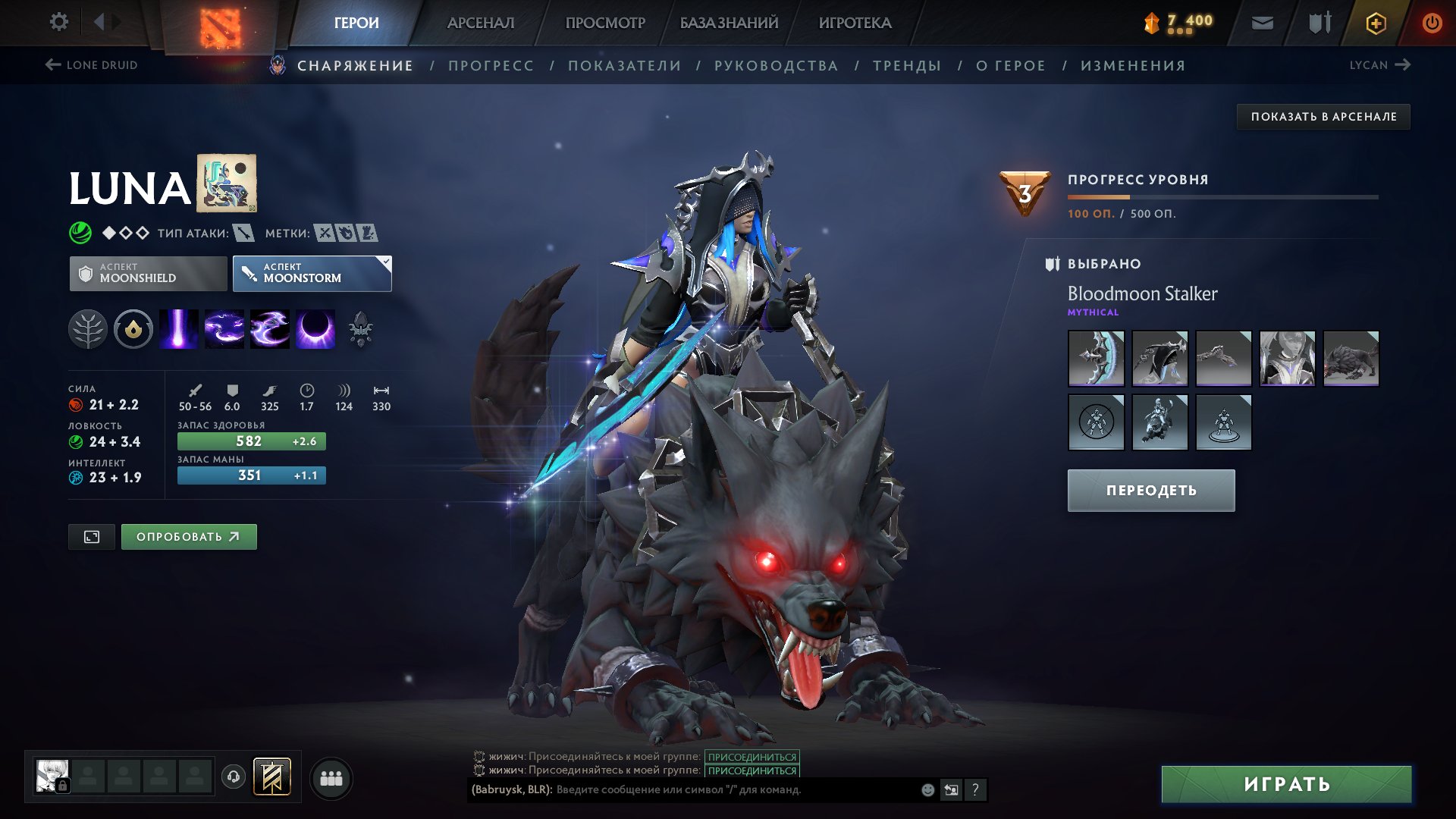The width and height of the screenshot is (1456, 819).
Task: Select the Moonstorm aspect
Action: coord(311,273)
